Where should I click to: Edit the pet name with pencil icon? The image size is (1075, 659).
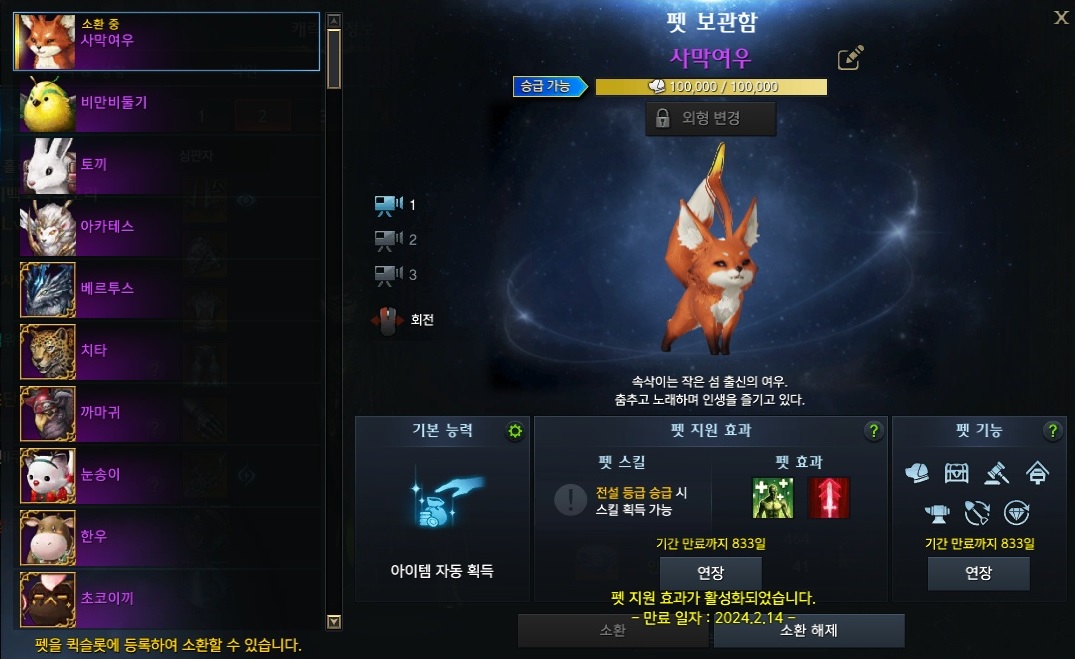pyautogui.click(x=850, y=58)
